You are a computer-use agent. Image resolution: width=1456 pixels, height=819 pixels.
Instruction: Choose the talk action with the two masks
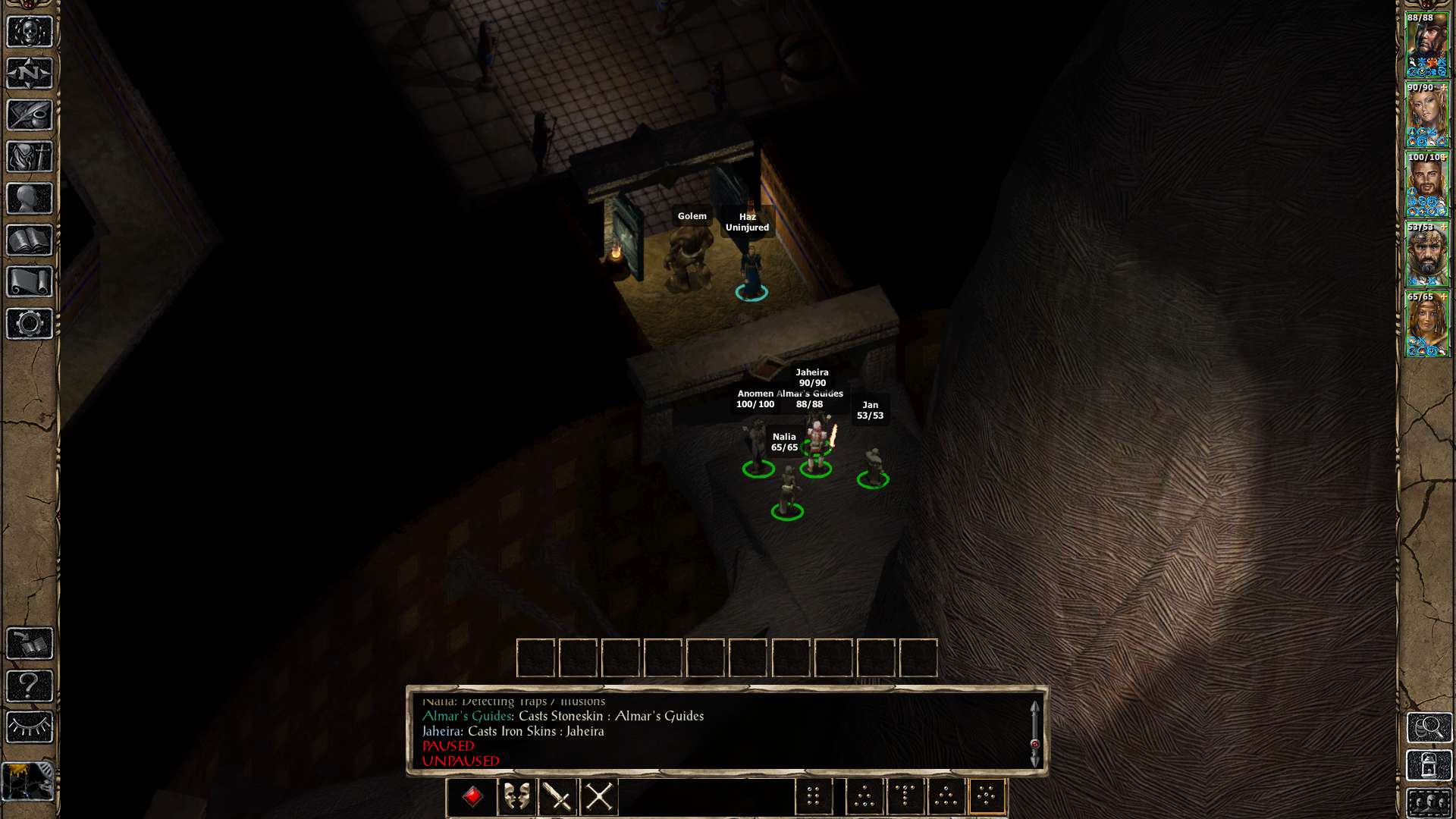click(x=517, y=797)
